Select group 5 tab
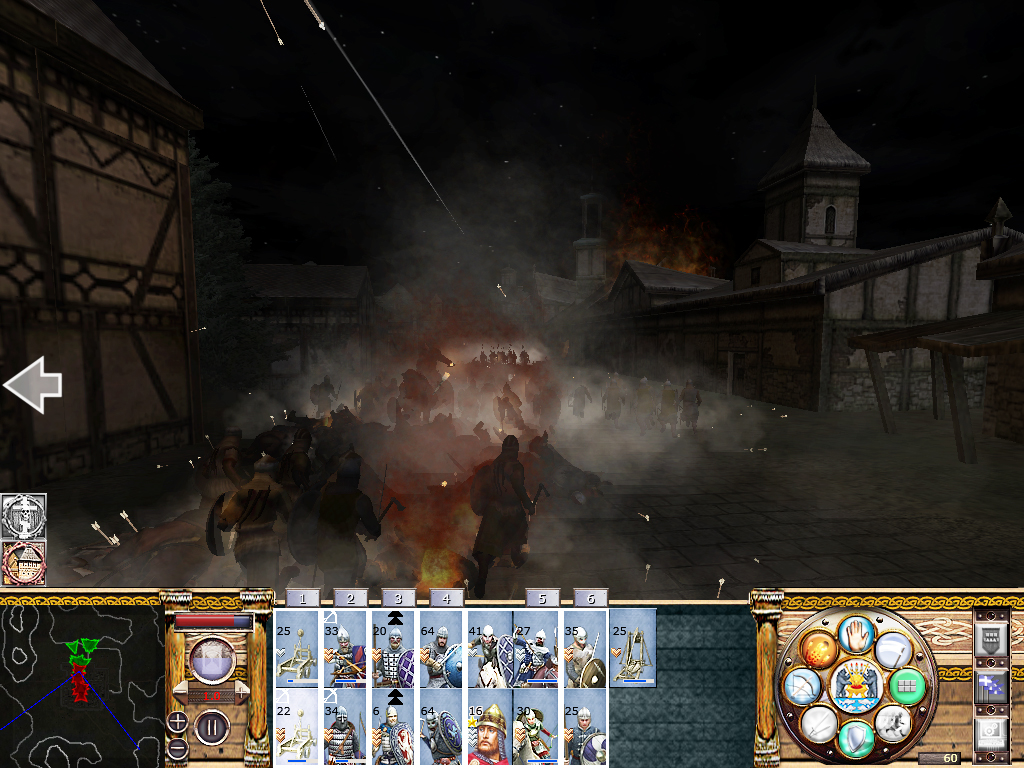This screenshot has width=1024, height=768. pos(542,598)
